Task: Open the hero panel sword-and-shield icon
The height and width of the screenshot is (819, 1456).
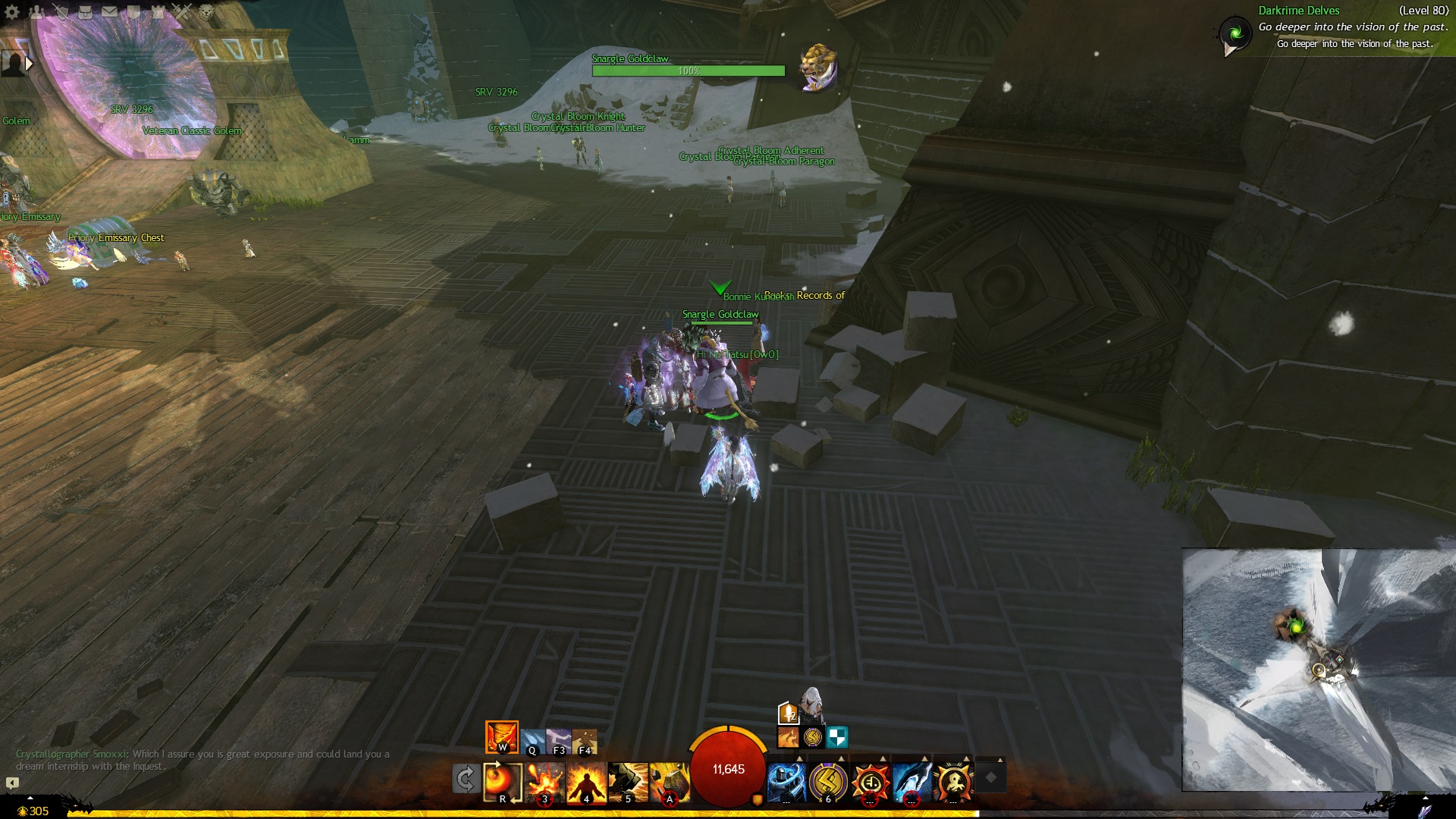Action: point(61,11)
